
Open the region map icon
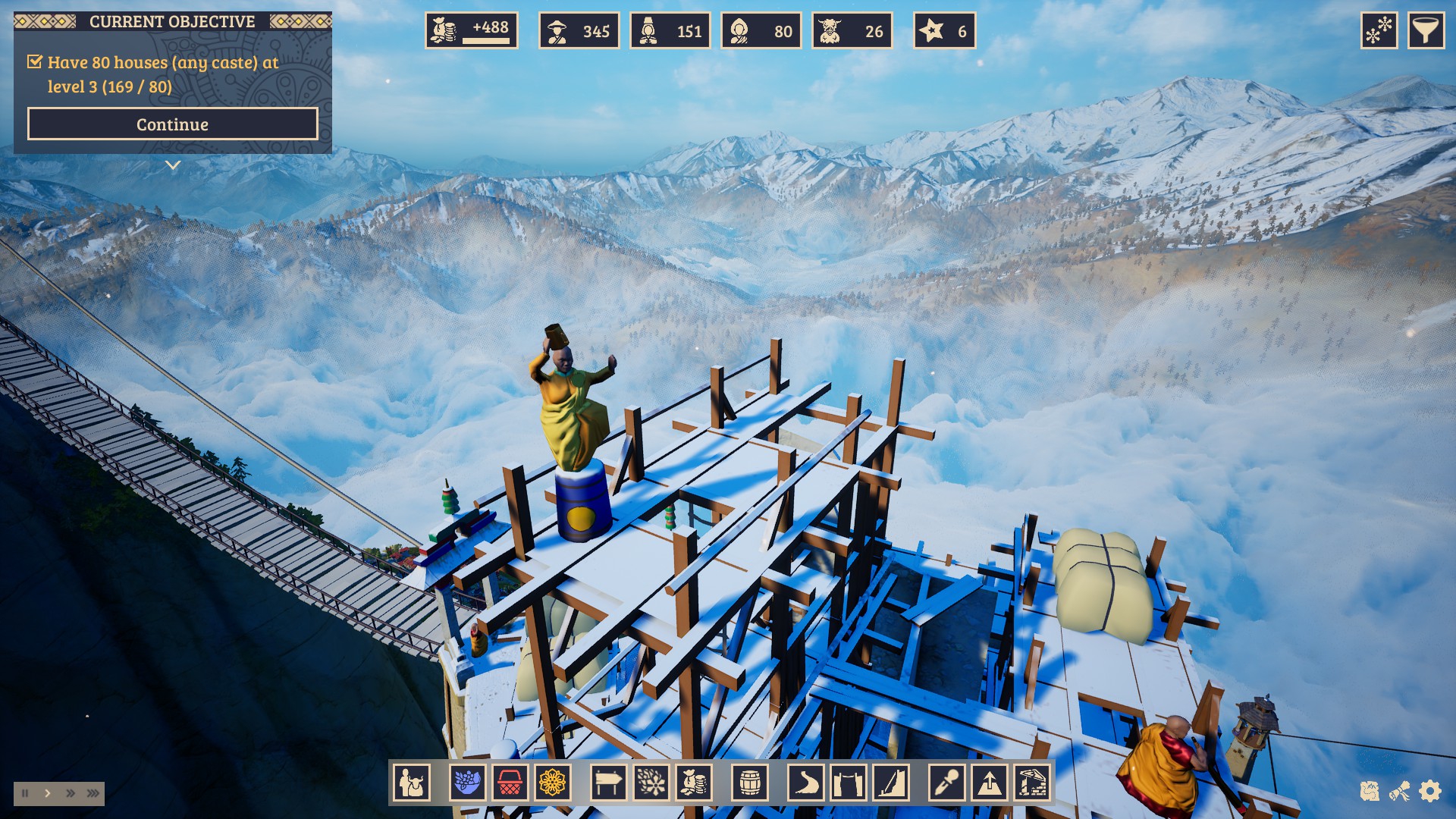pyautogui.click(x=1369, y=792)
